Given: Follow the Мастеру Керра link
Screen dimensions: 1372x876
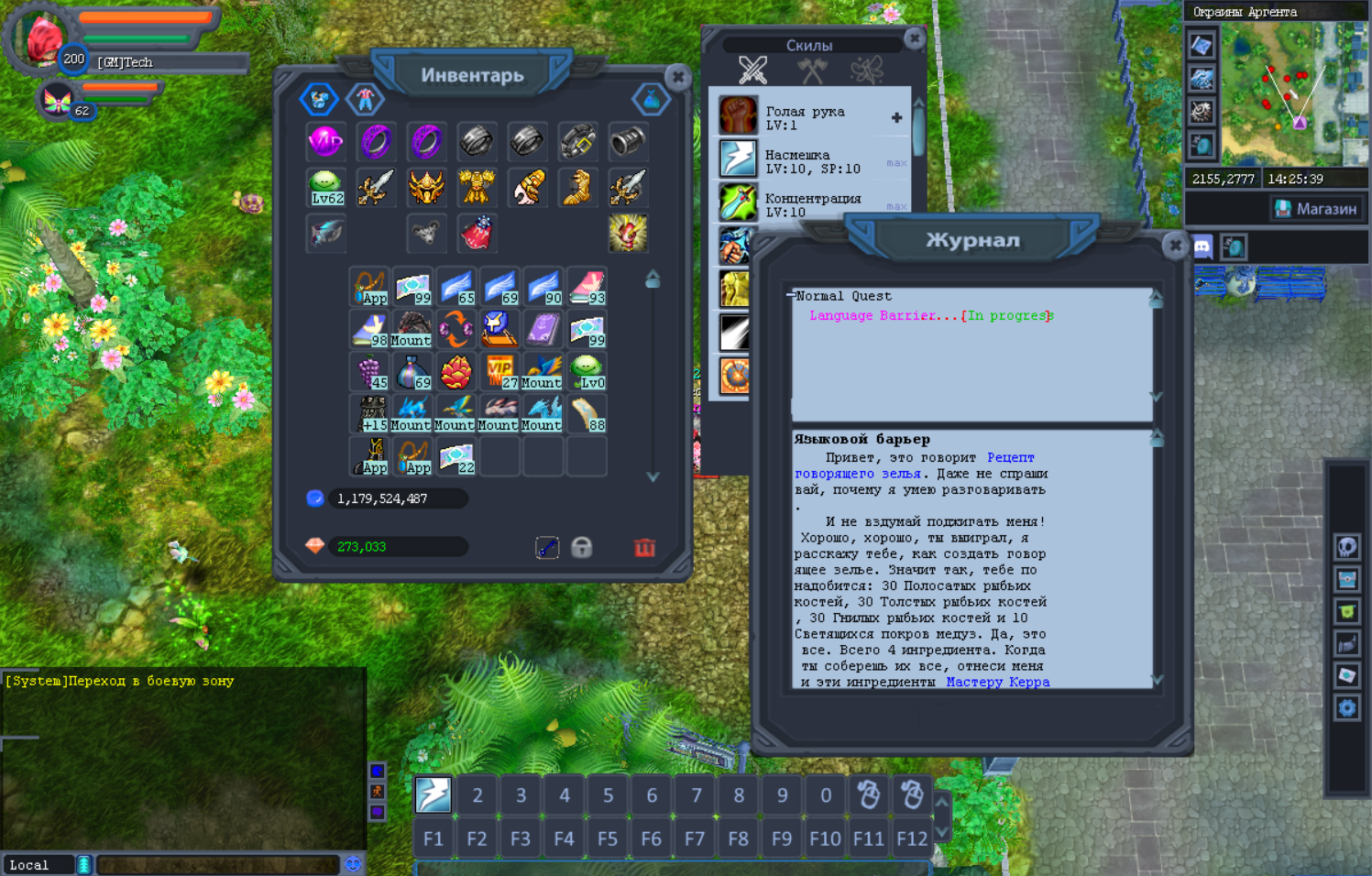Looking at the screenshot, I should tap(997, 682).
